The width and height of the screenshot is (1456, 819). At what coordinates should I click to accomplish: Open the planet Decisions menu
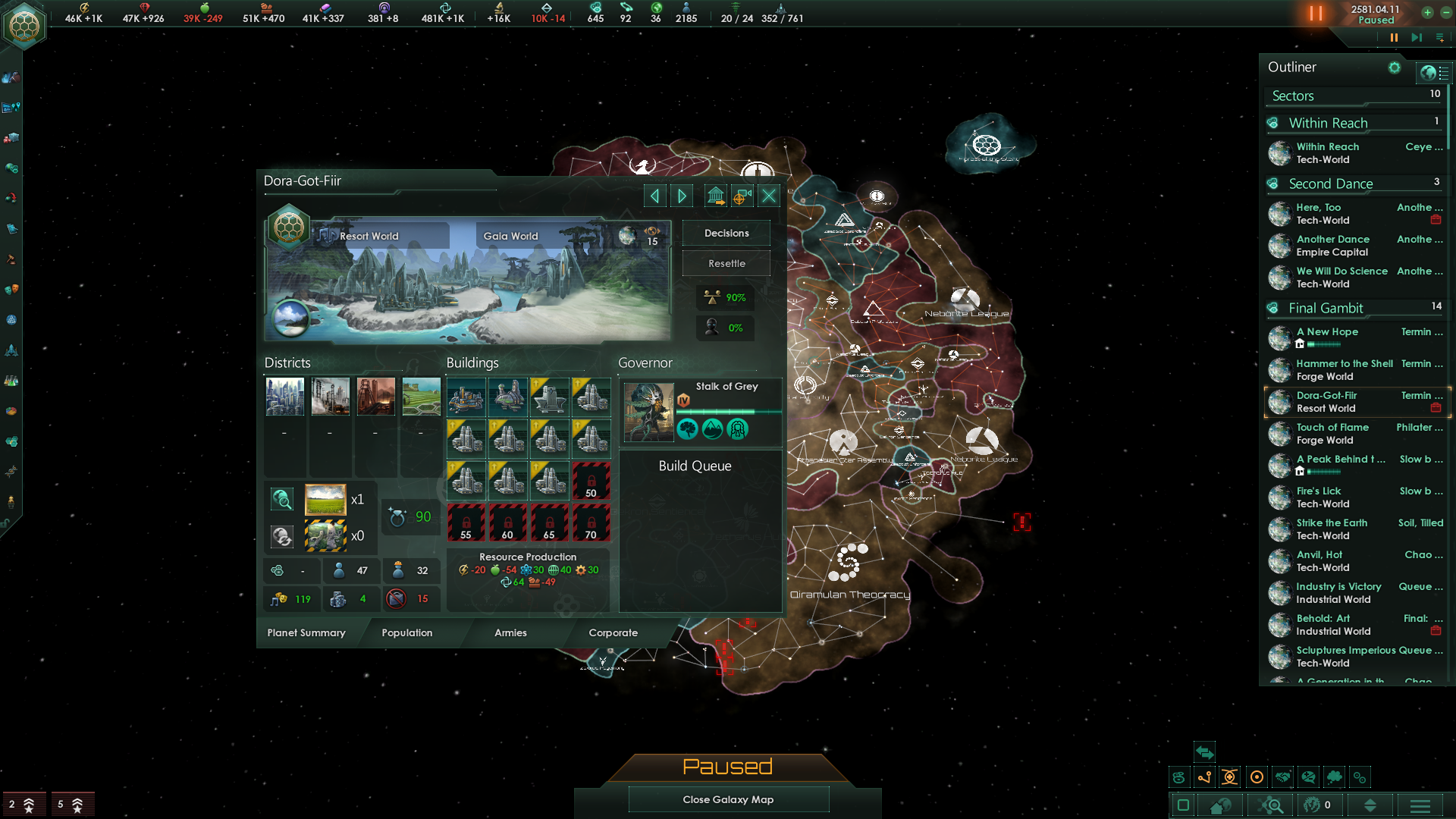[726, 233]
